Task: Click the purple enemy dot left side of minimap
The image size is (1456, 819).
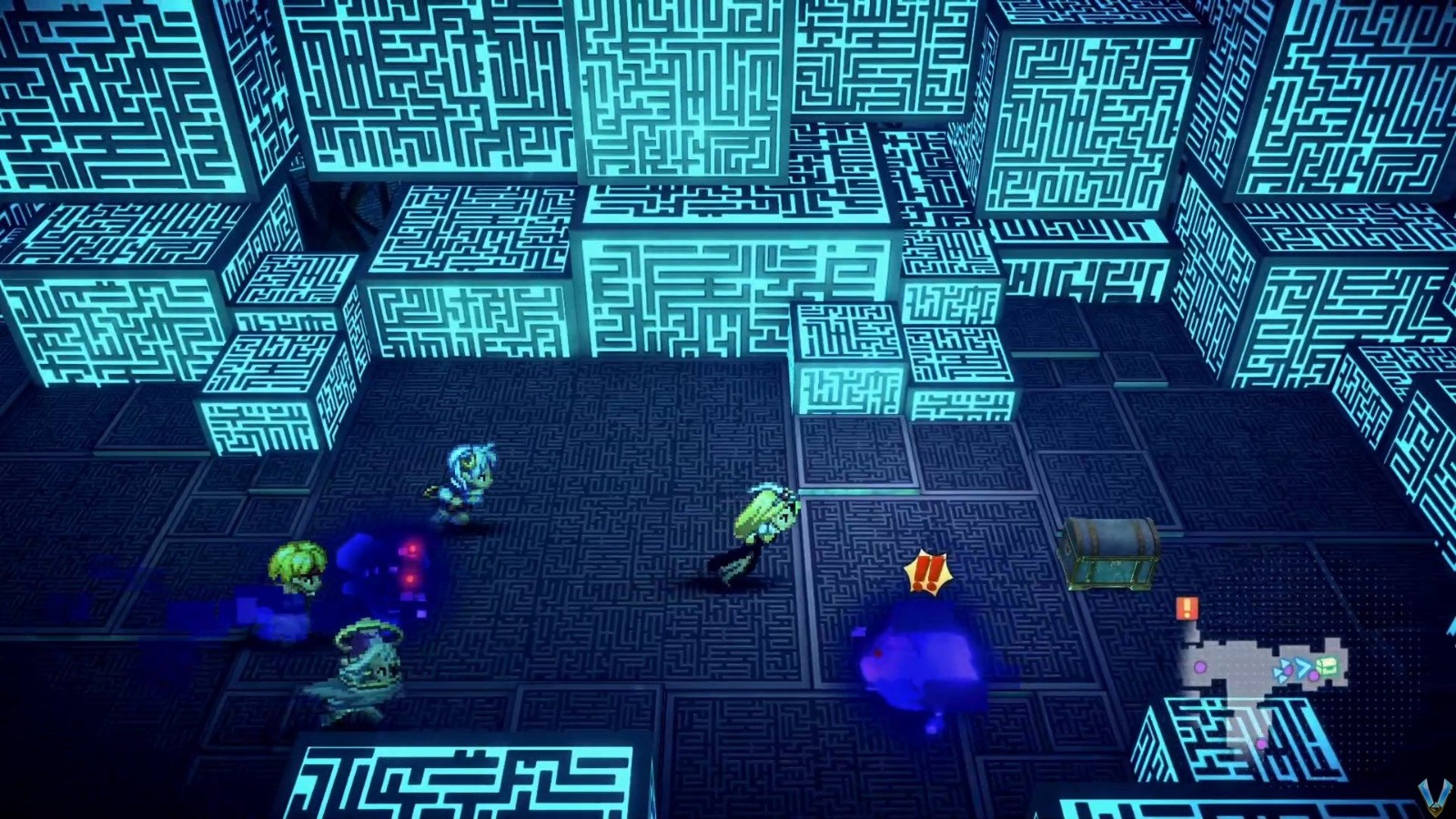Action: pos(1200,667)
